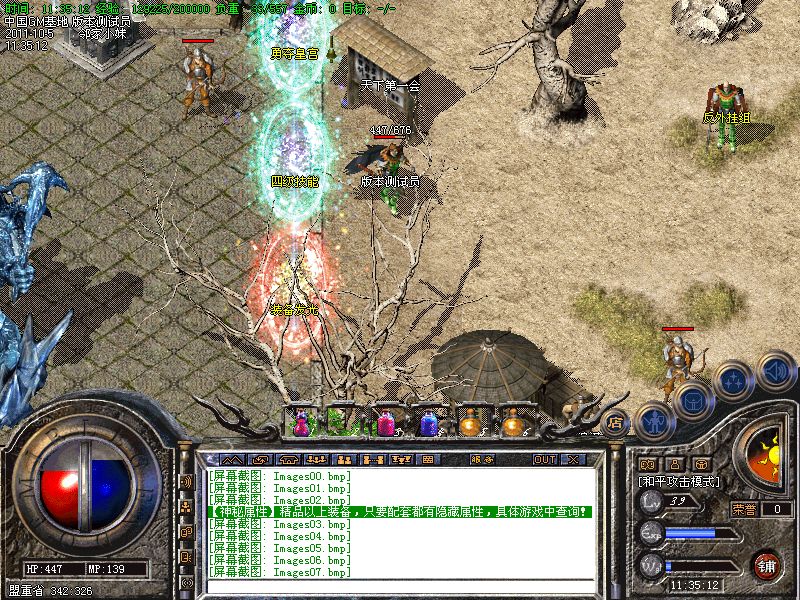Screen dimensions: 800x600
Task: Close the game with the X button
Action: tap(573, 460)
